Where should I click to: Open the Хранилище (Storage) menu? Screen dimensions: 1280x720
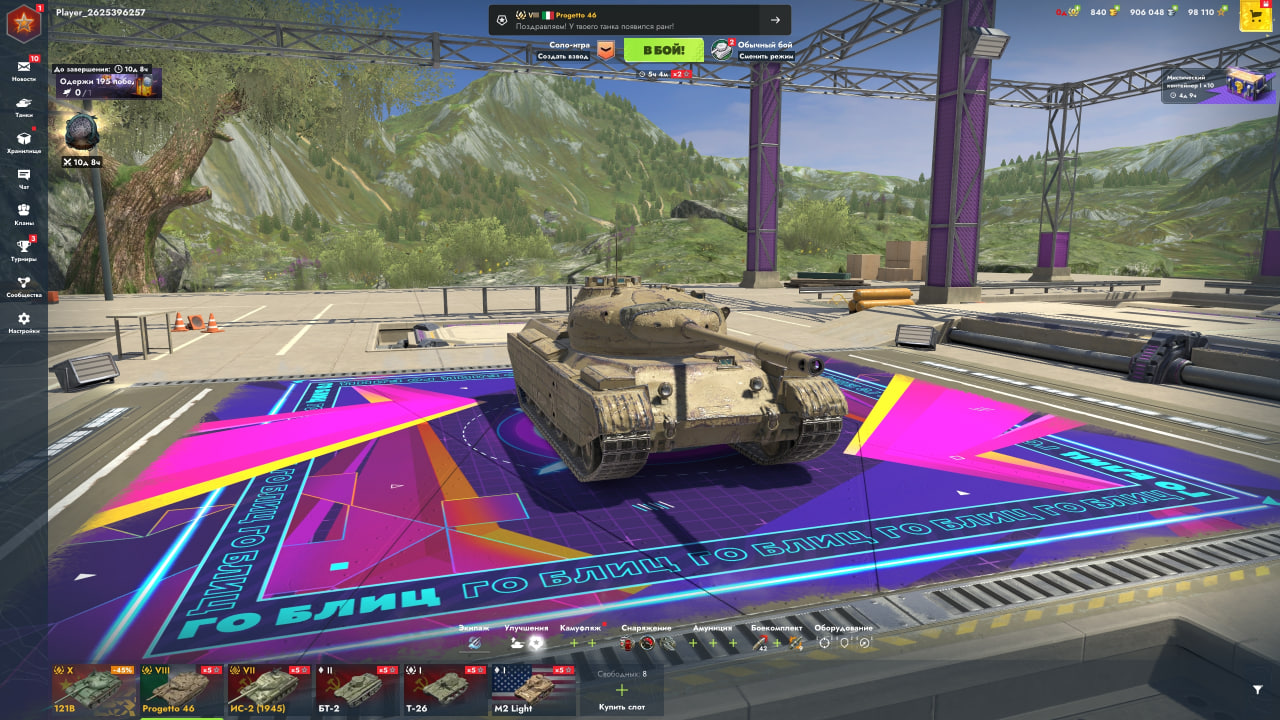pos(23,142)
